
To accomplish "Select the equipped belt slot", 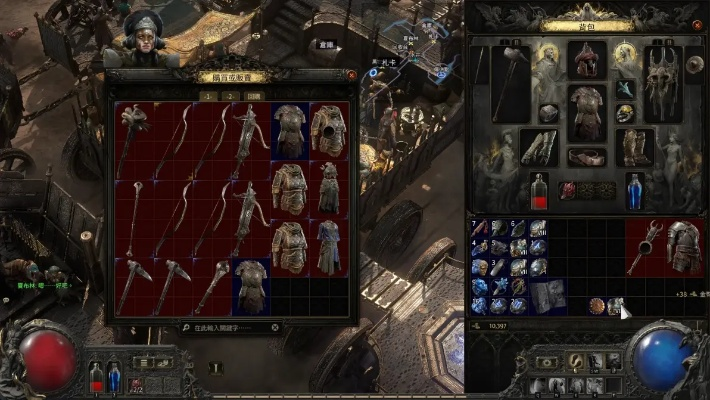I will point(587,157).
